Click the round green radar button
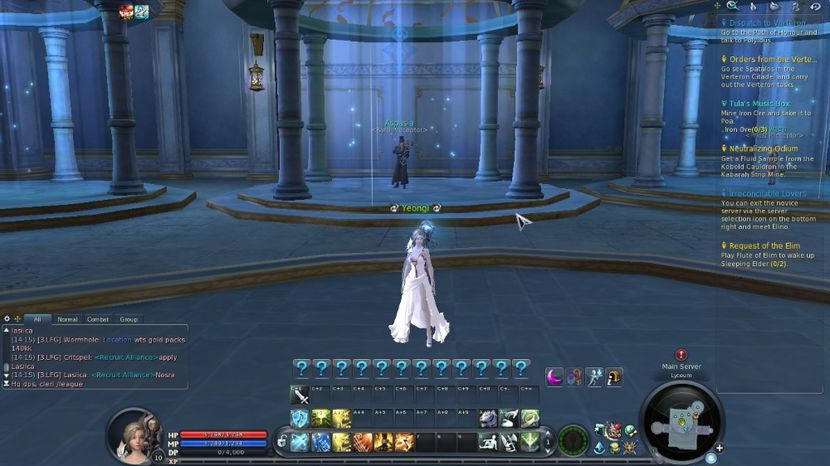The height and width of the screenshot is (466, 830). 572,439
